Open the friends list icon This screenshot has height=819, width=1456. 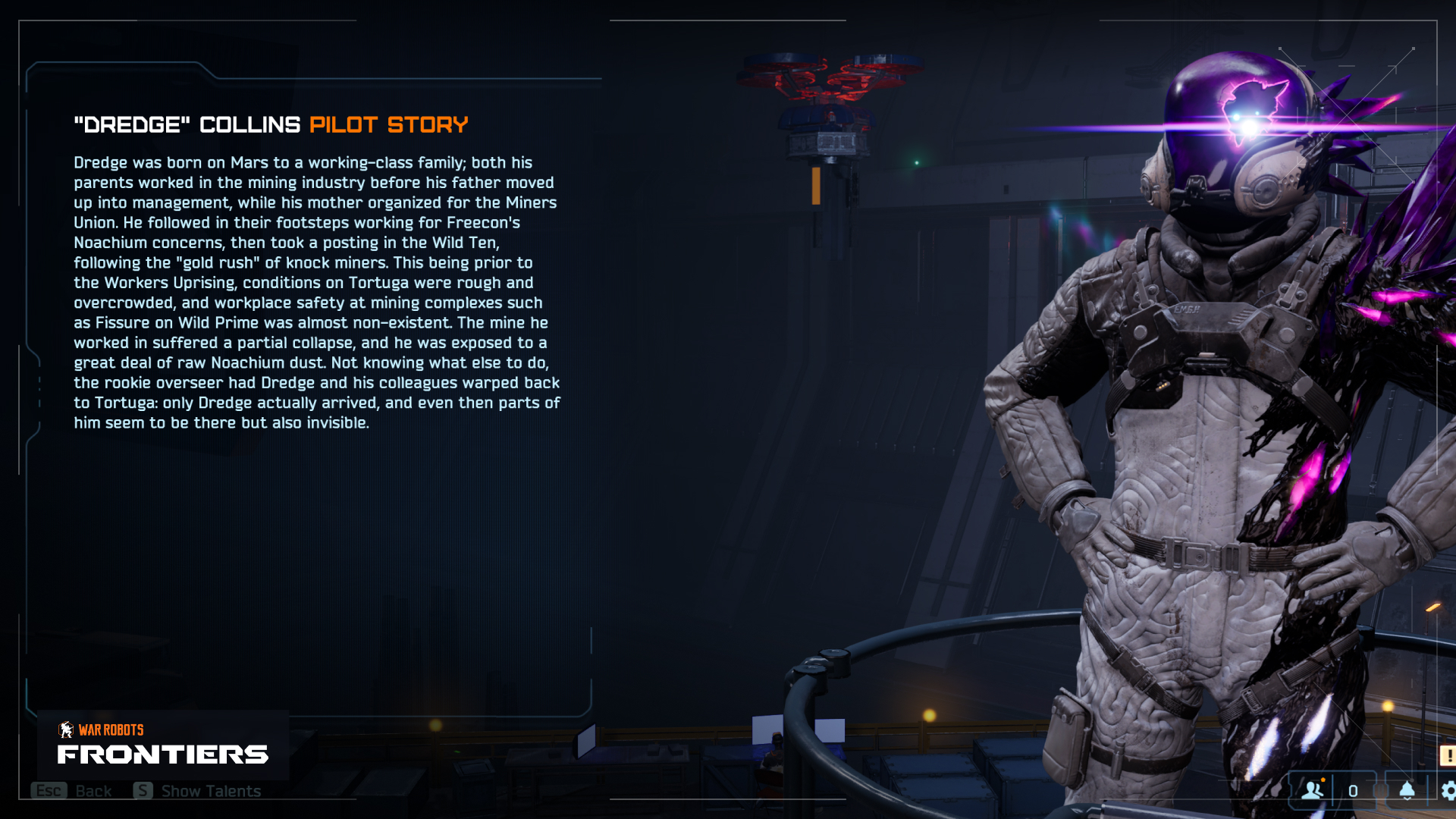click(1313, 790)
